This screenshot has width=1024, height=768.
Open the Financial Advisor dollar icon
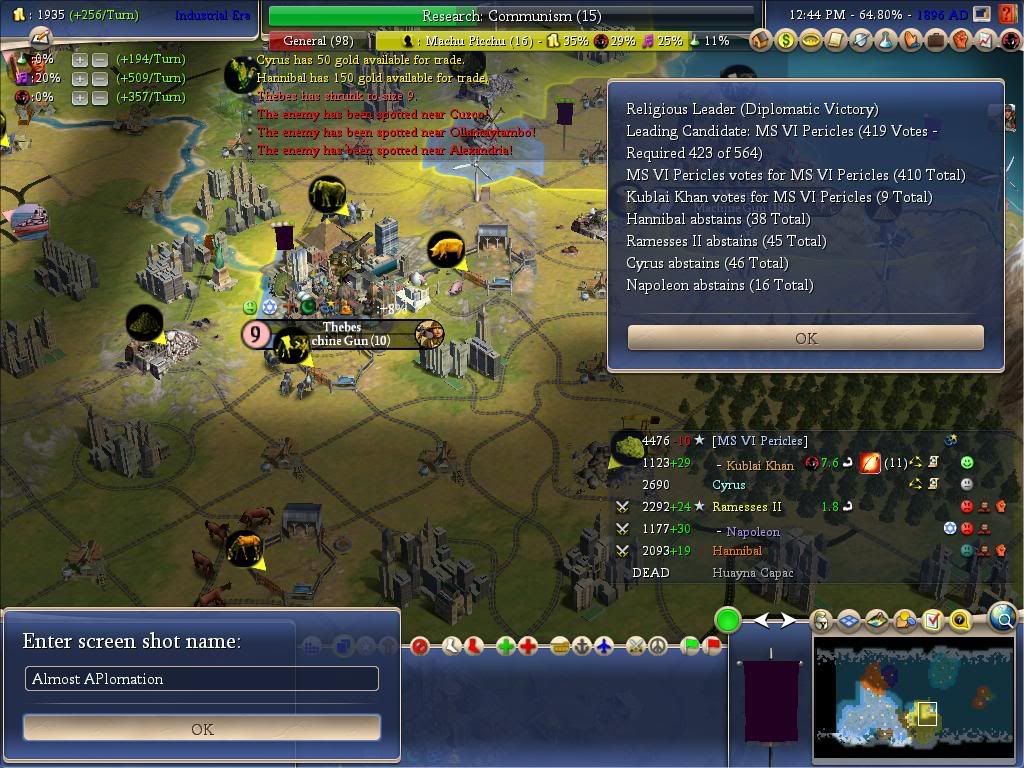click(786, 41)
